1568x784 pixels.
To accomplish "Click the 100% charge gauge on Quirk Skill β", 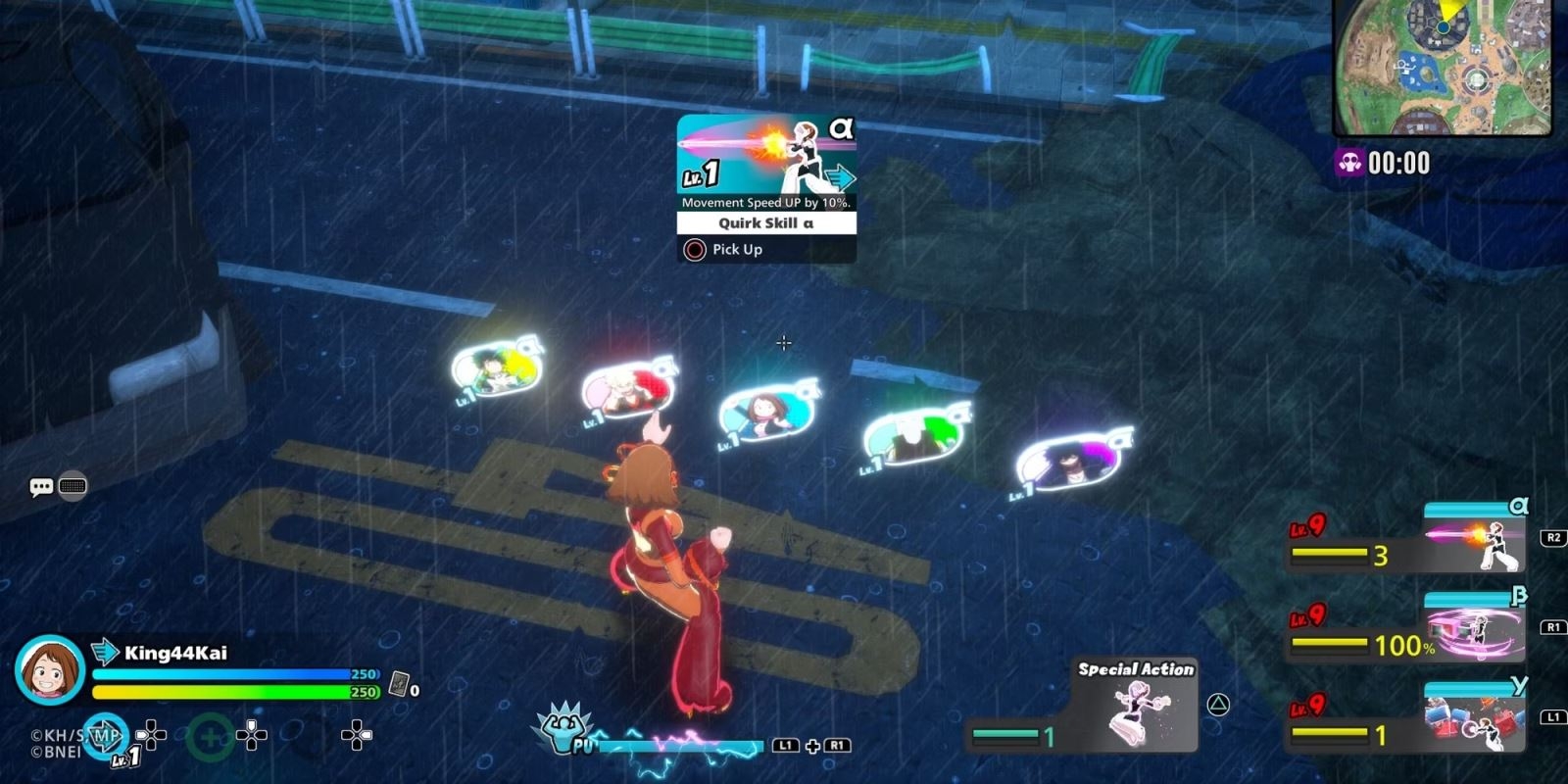I will click(1343, 646).
